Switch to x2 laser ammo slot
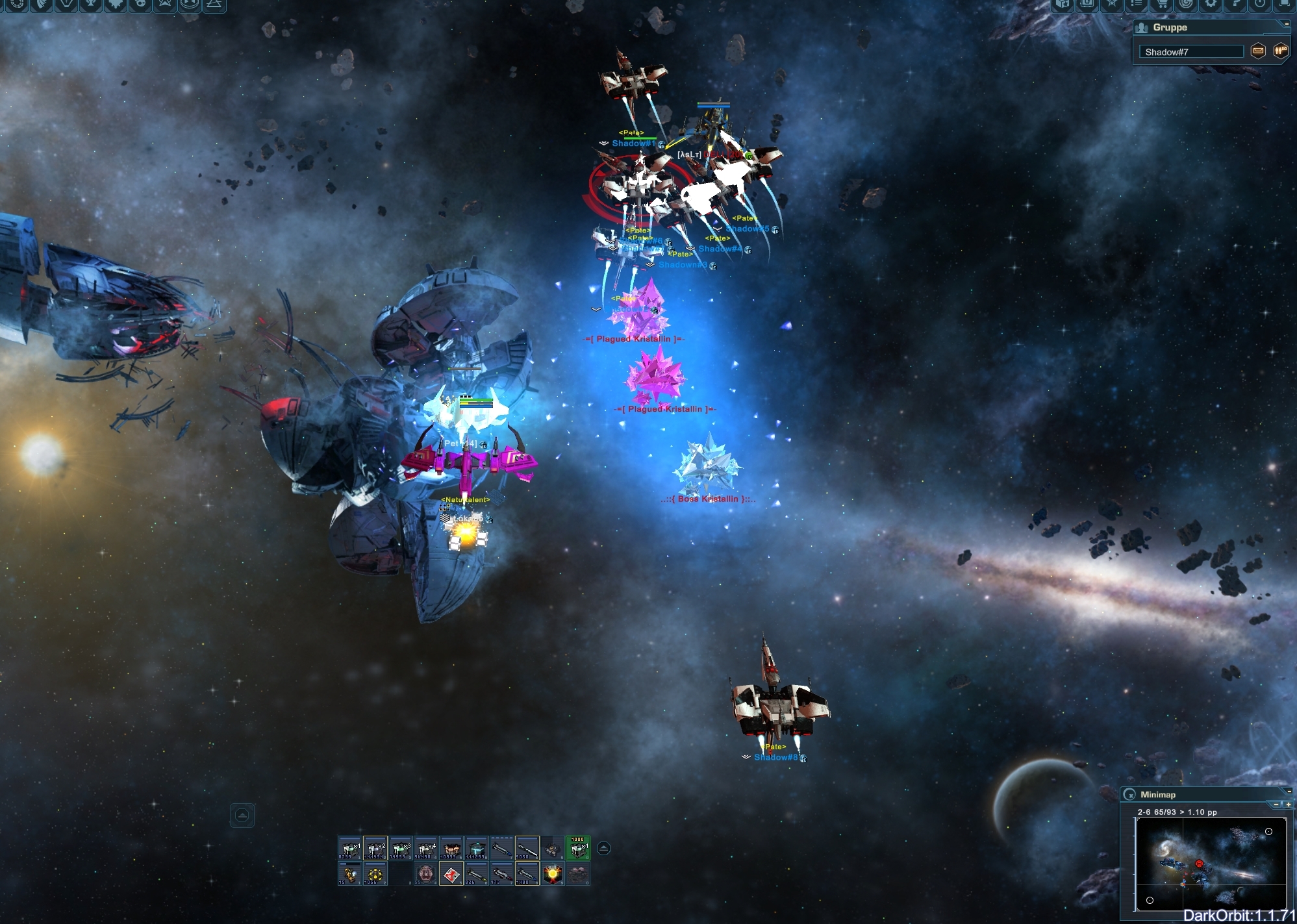Screen dimensions: 1297x924 [375, 848]
